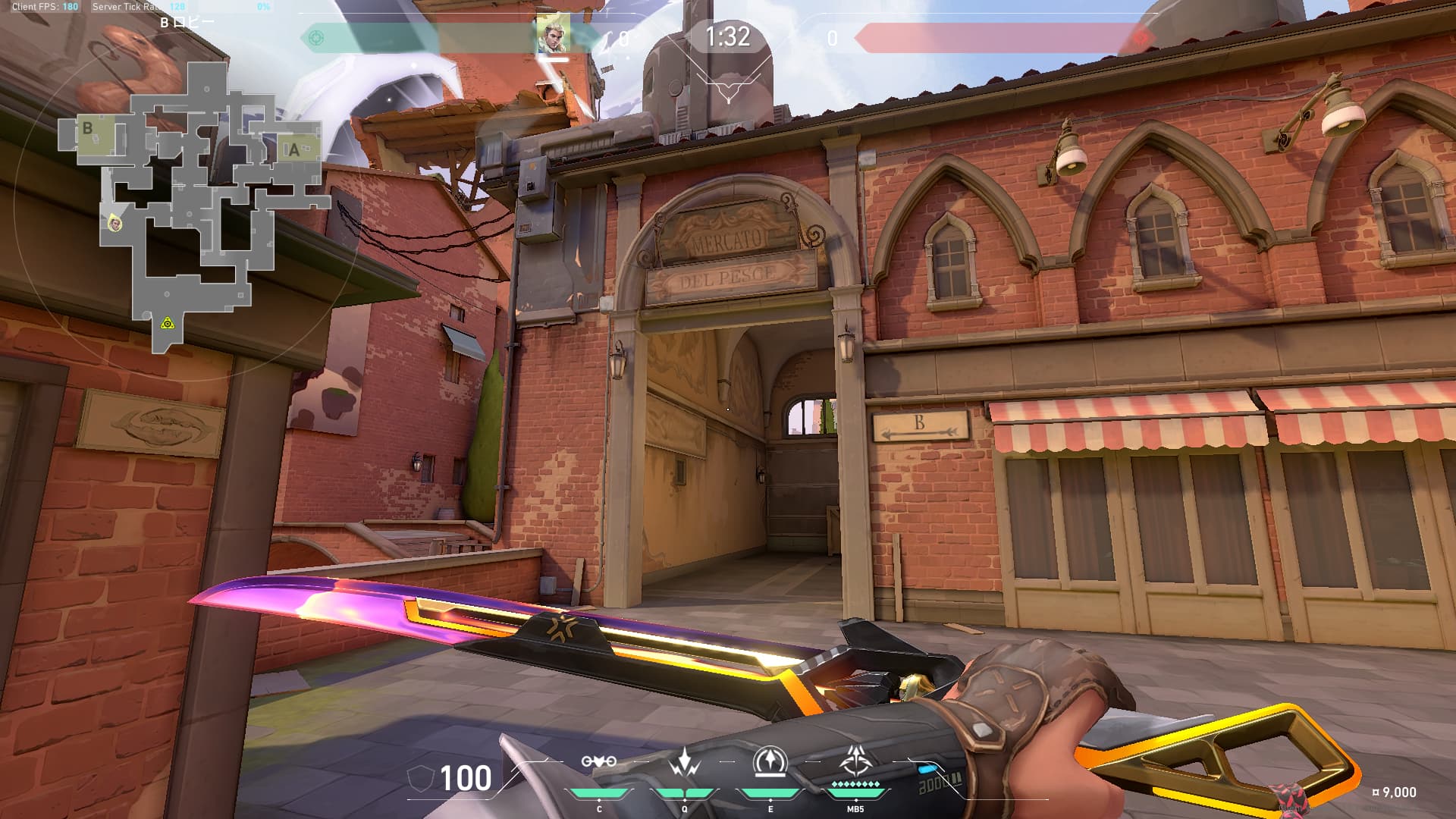Activate Sova's Owl Drone ability
The height and width of the screenshot is (819, 1456).
(x=598, y=761)
